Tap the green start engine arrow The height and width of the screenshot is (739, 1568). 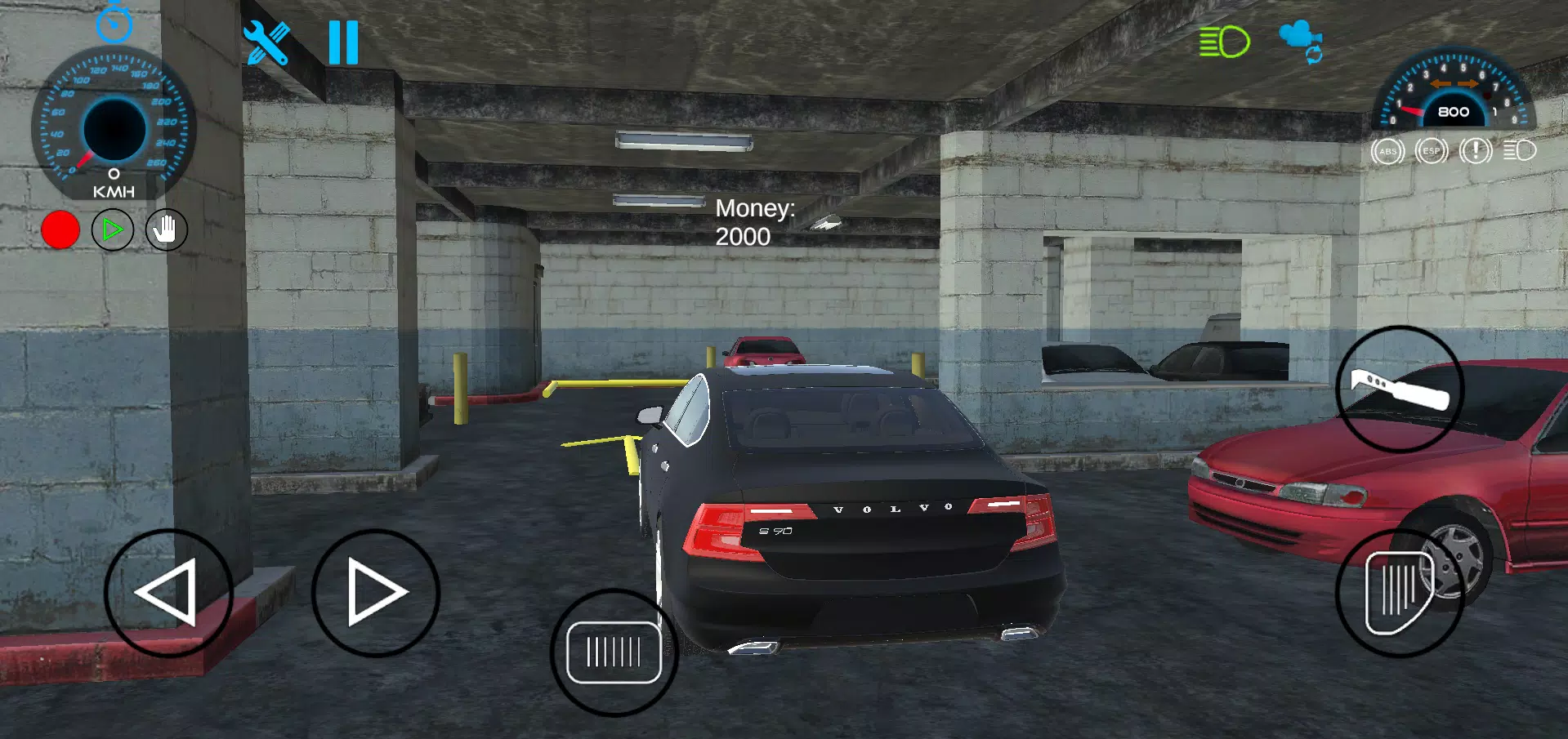113,229
